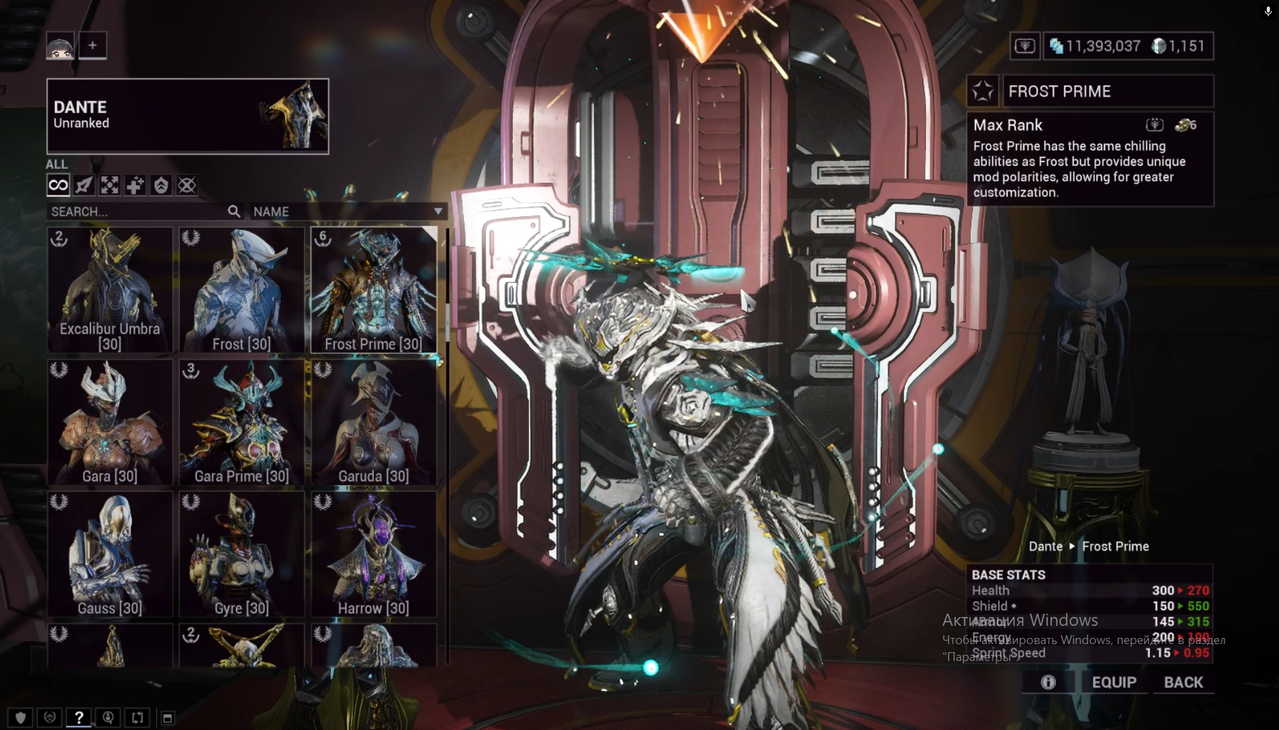
Task: Click the plus button beside the player avatar
Action: [92, 45]
